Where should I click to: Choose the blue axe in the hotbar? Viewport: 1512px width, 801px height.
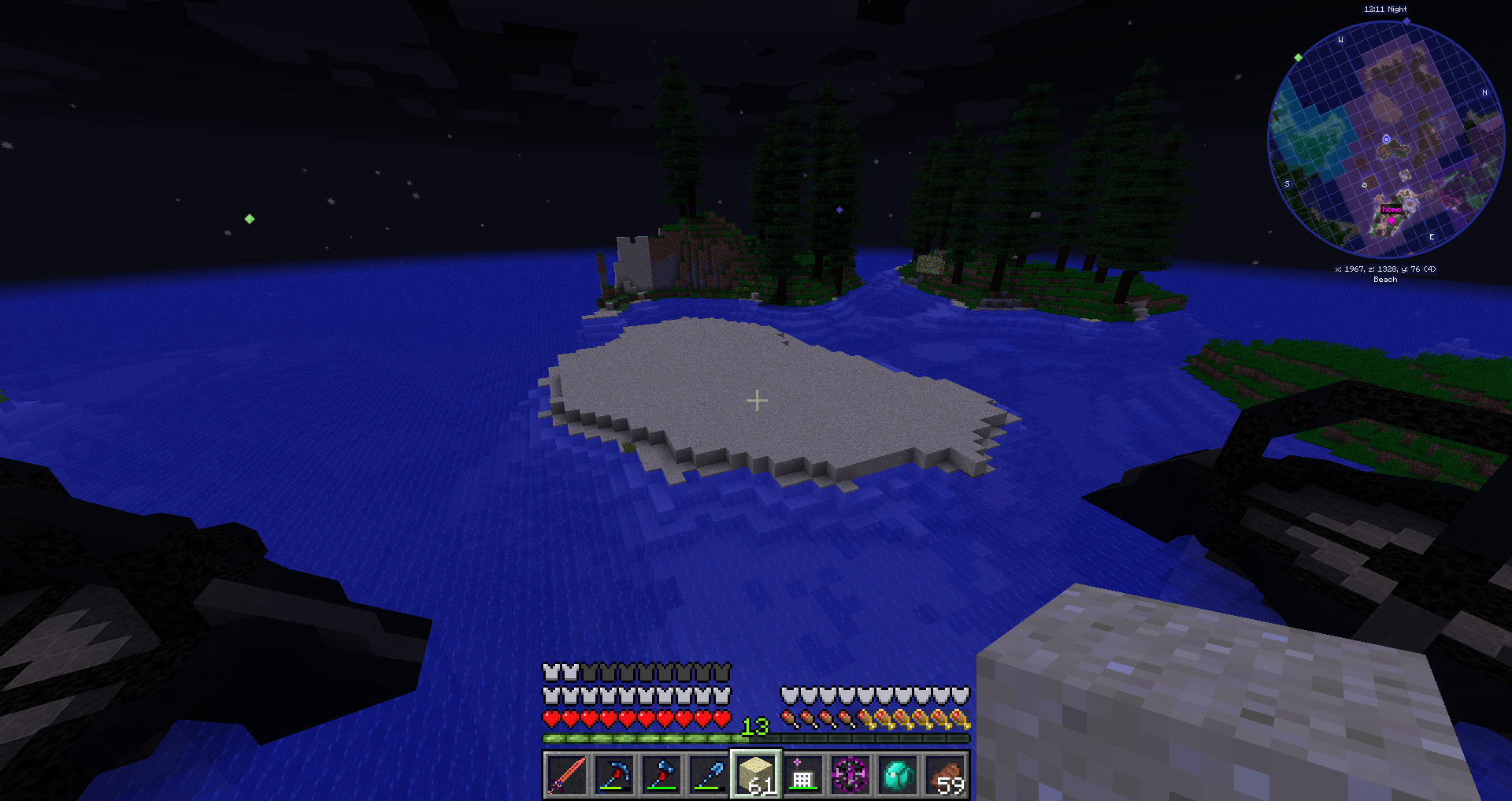(x=661, y=774)
